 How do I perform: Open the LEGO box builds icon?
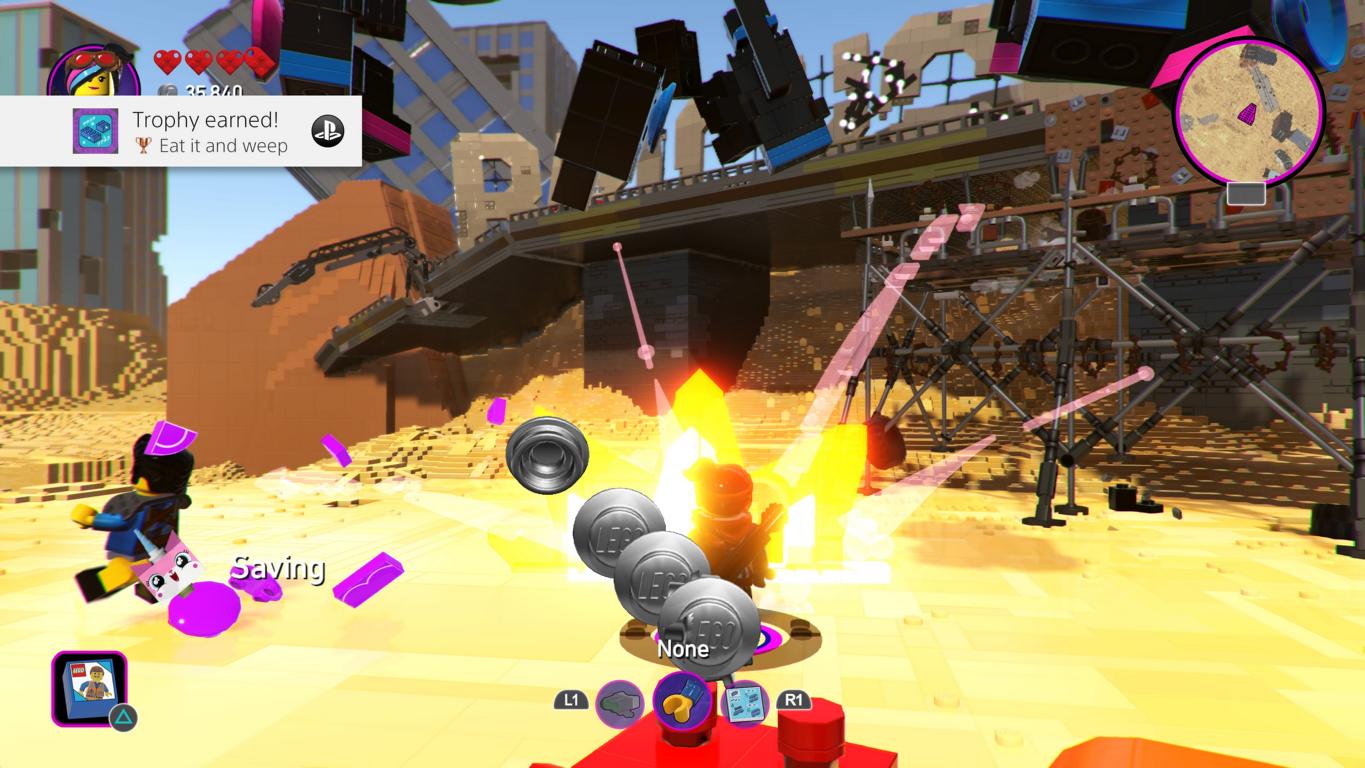(x=89, y=688)
